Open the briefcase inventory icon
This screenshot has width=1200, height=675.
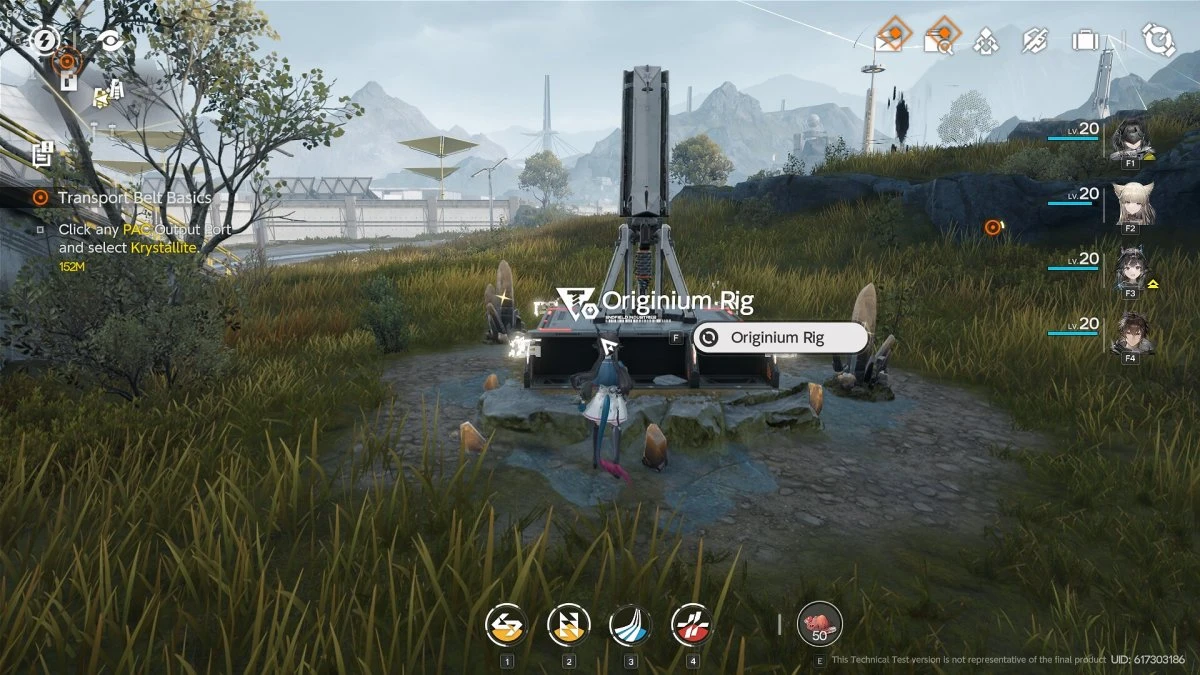pos(1084,41)
